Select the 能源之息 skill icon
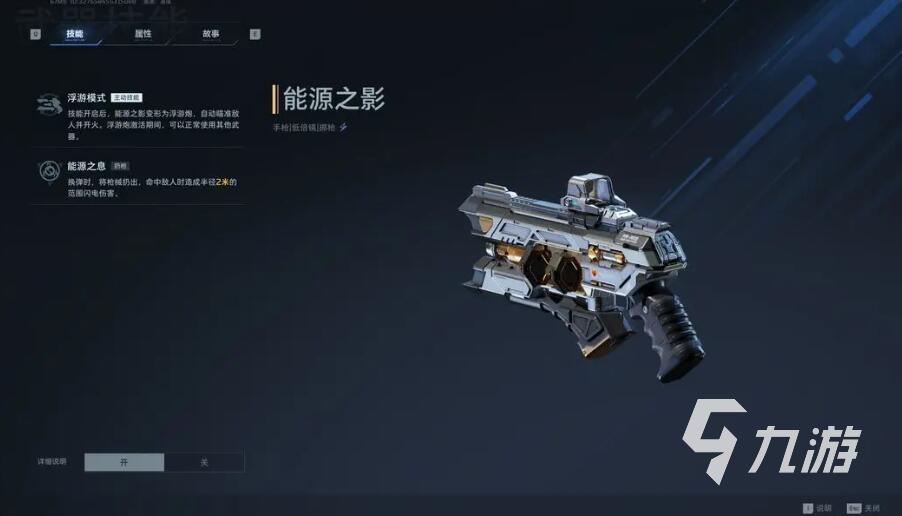The height and width of the screenshot is (516, 902). point(47,171)
